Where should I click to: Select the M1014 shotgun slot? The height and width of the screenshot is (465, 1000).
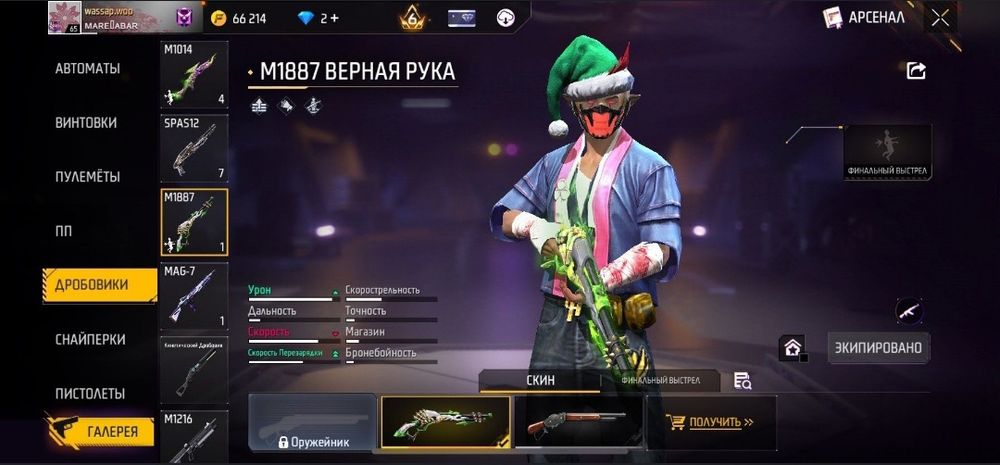tap(194, 75)
